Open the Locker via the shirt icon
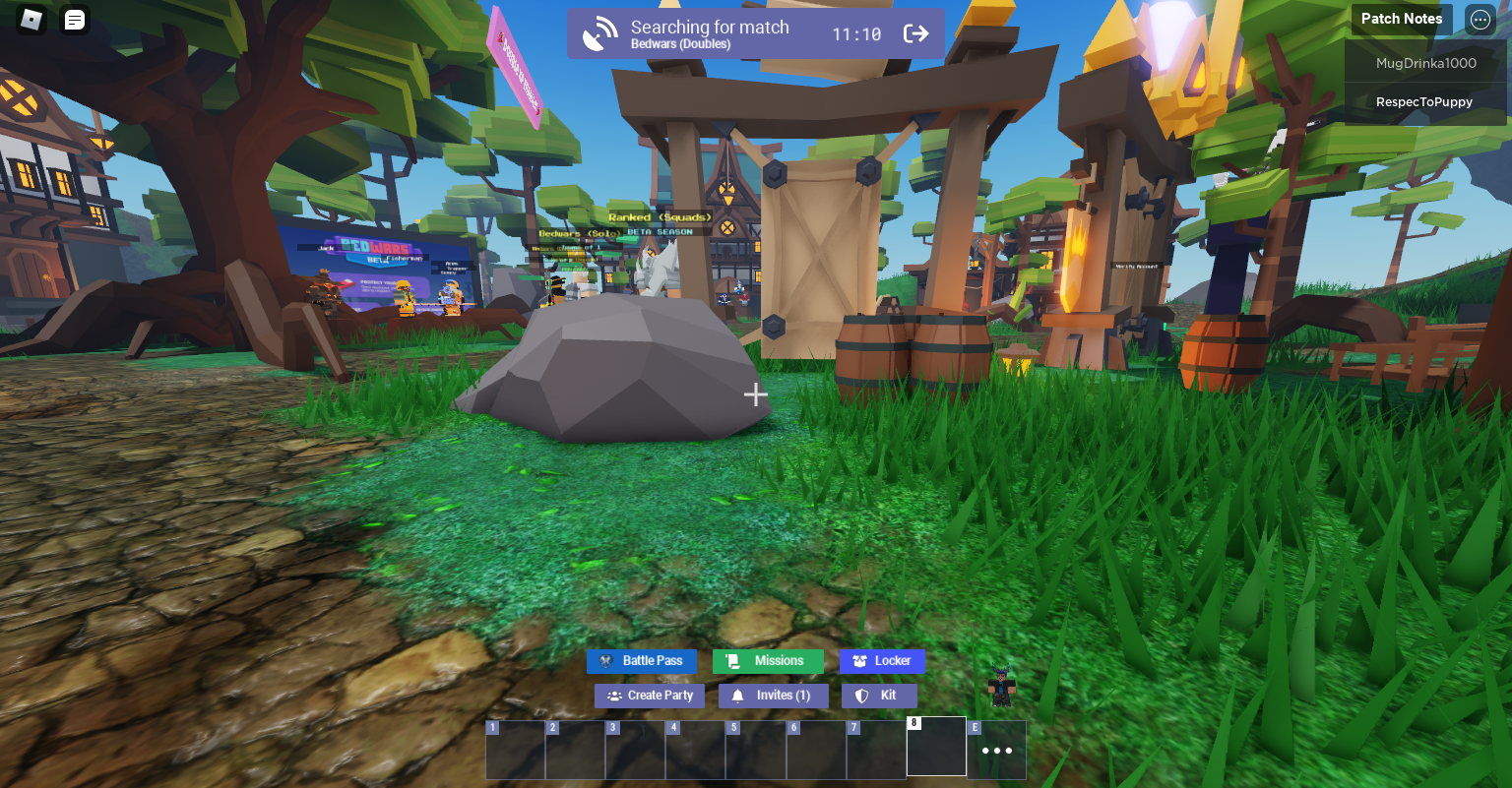1512x788 pixels. pyautogui.click(x=860, y=661)
